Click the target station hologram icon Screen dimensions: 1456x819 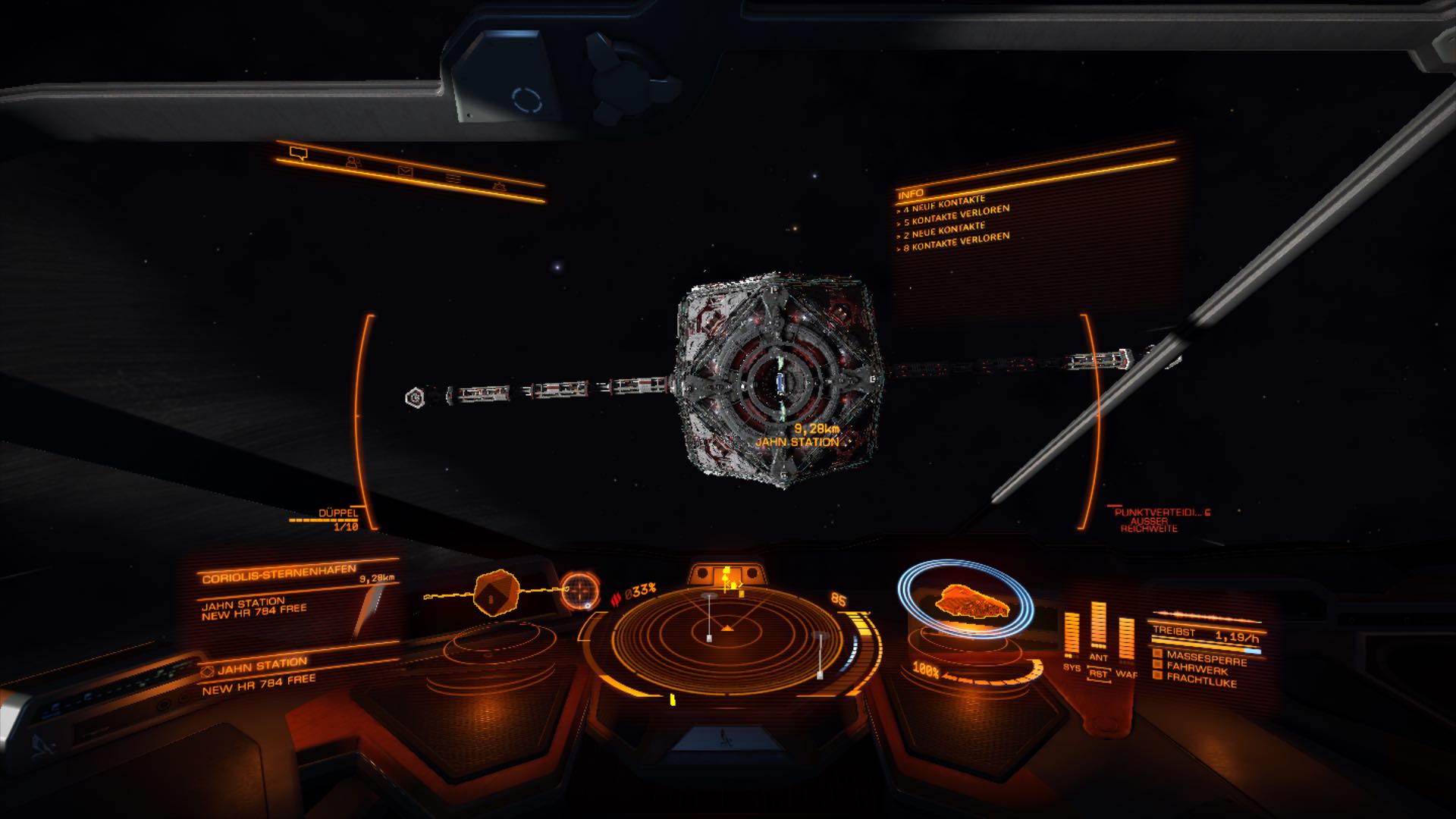pyautogui.click(x=497, y=592)
